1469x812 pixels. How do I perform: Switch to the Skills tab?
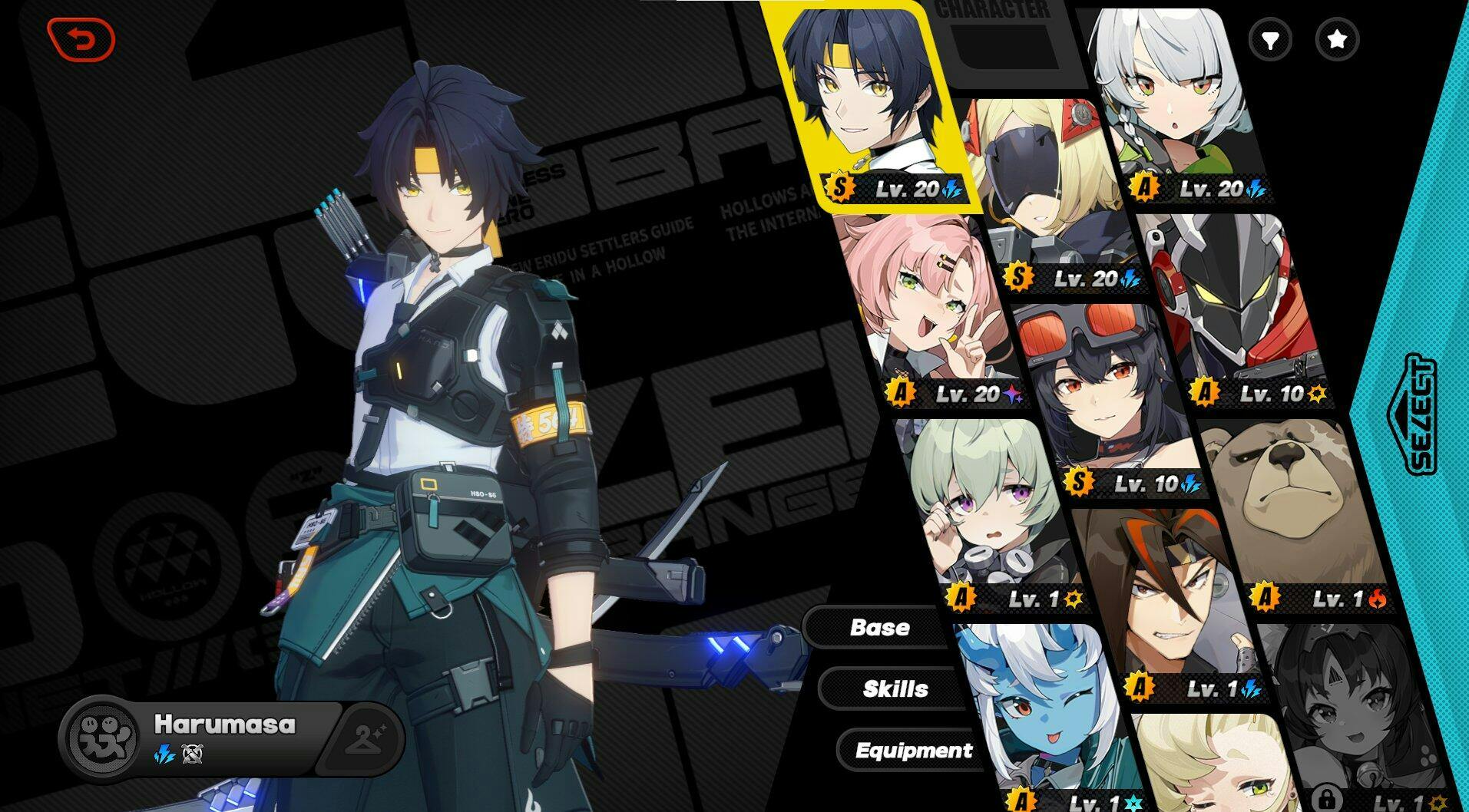895,688
